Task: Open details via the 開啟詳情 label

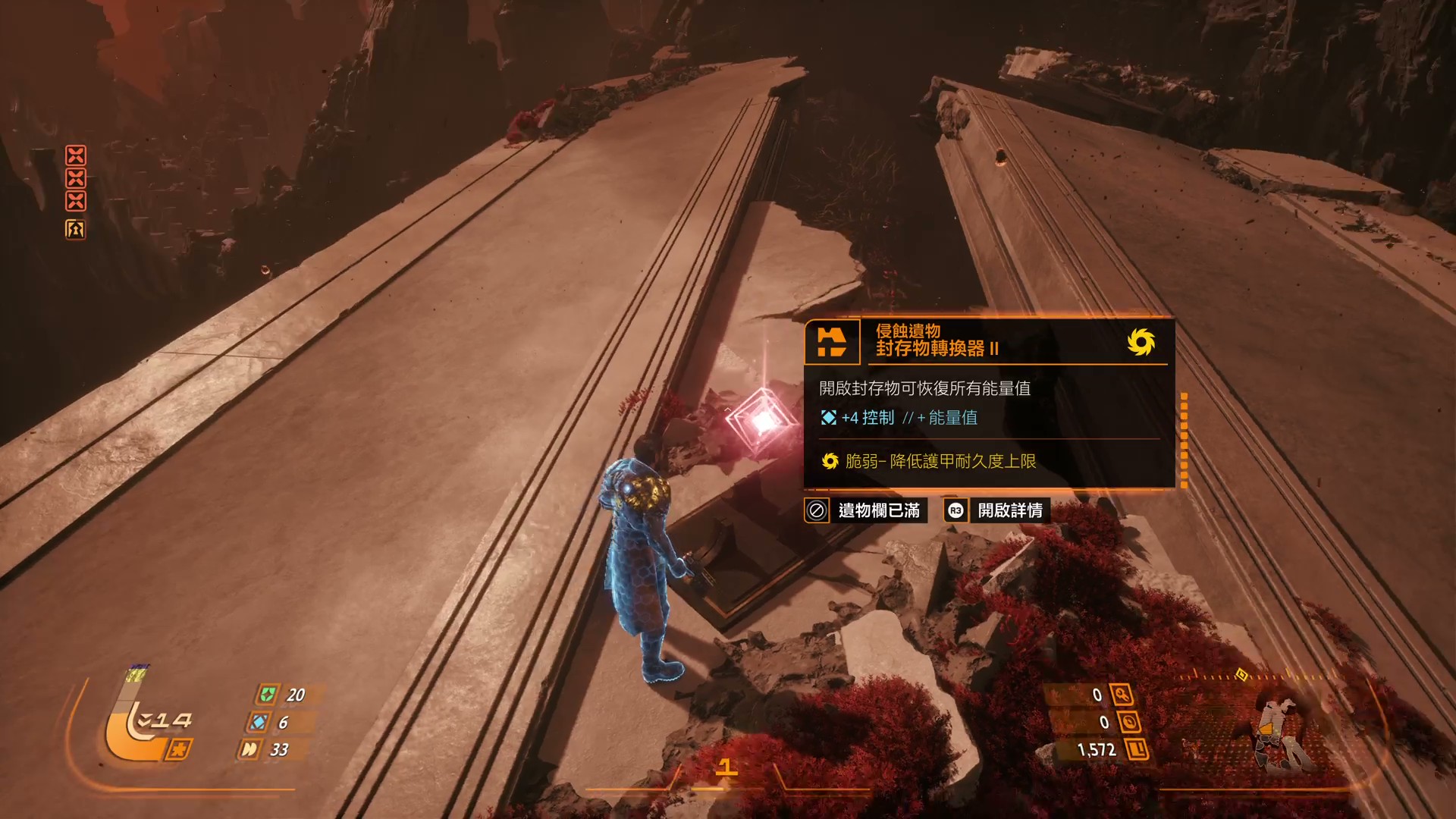Action: 1009,510
